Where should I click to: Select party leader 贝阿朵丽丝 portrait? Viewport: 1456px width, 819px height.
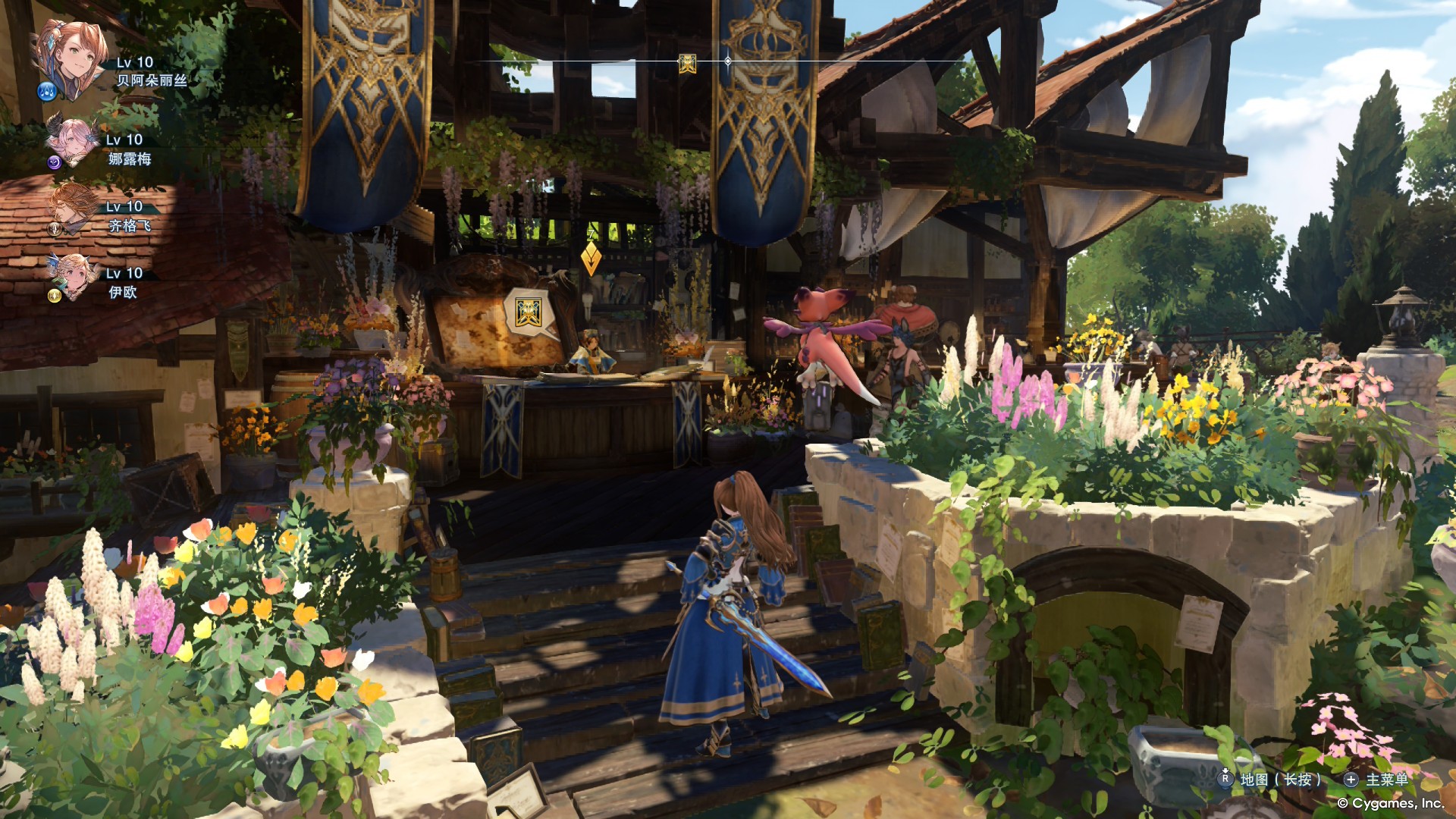tap(71, 58)
